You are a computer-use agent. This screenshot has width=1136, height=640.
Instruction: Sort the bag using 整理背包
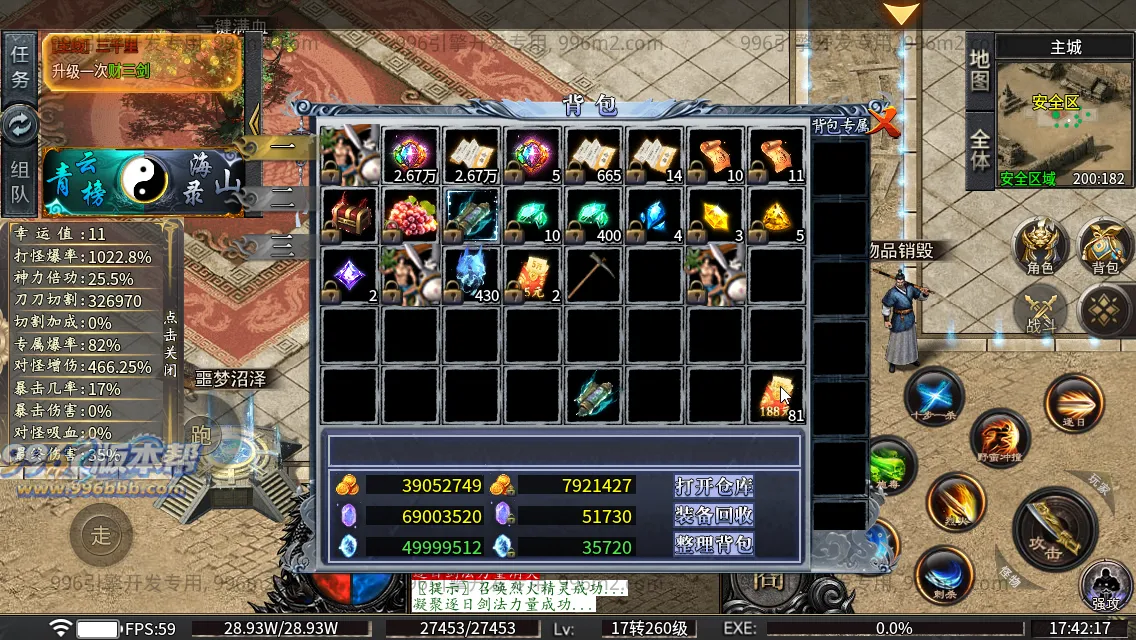713,544
